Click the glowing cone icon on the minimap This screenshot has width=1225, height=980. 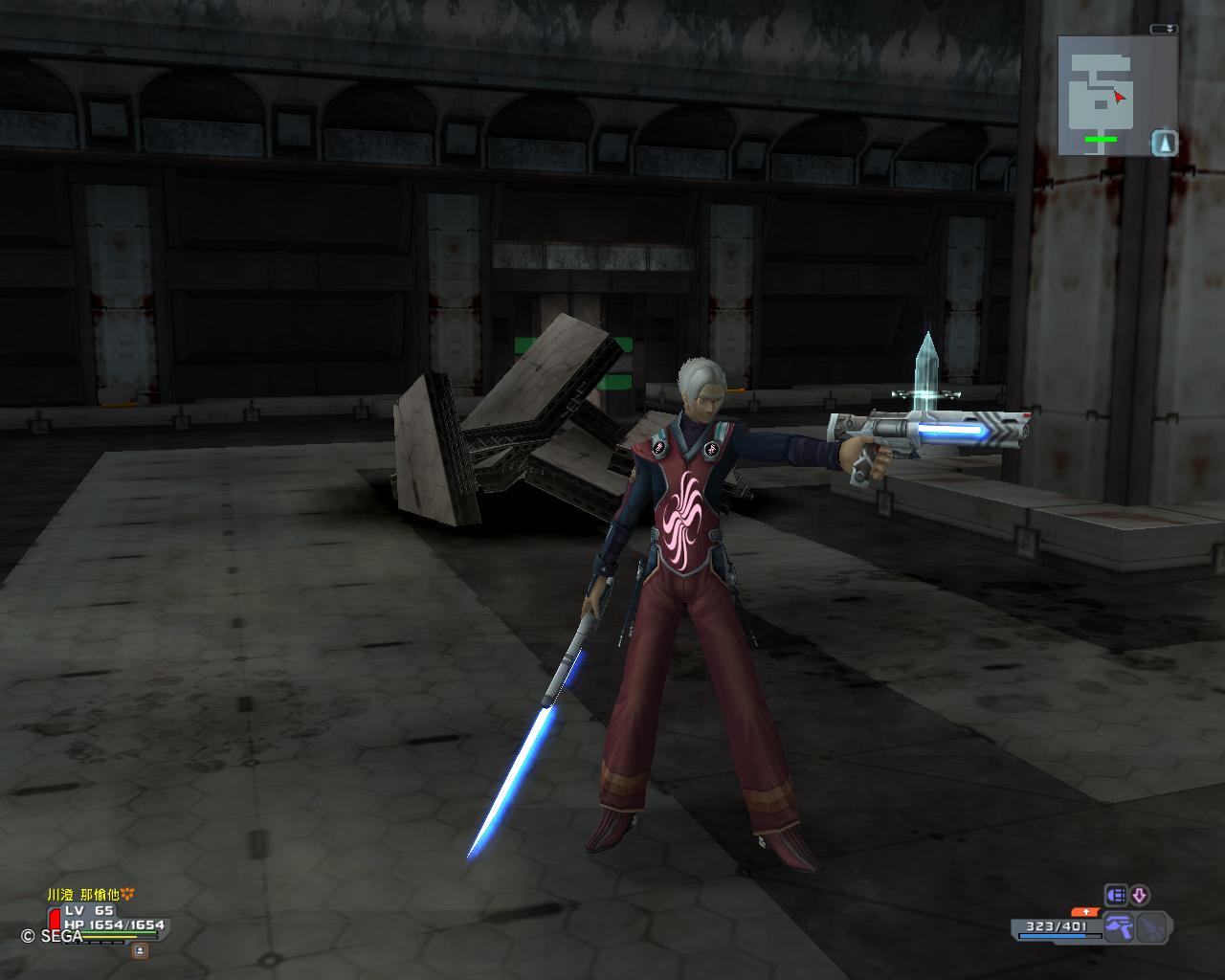coord(1165,144)
